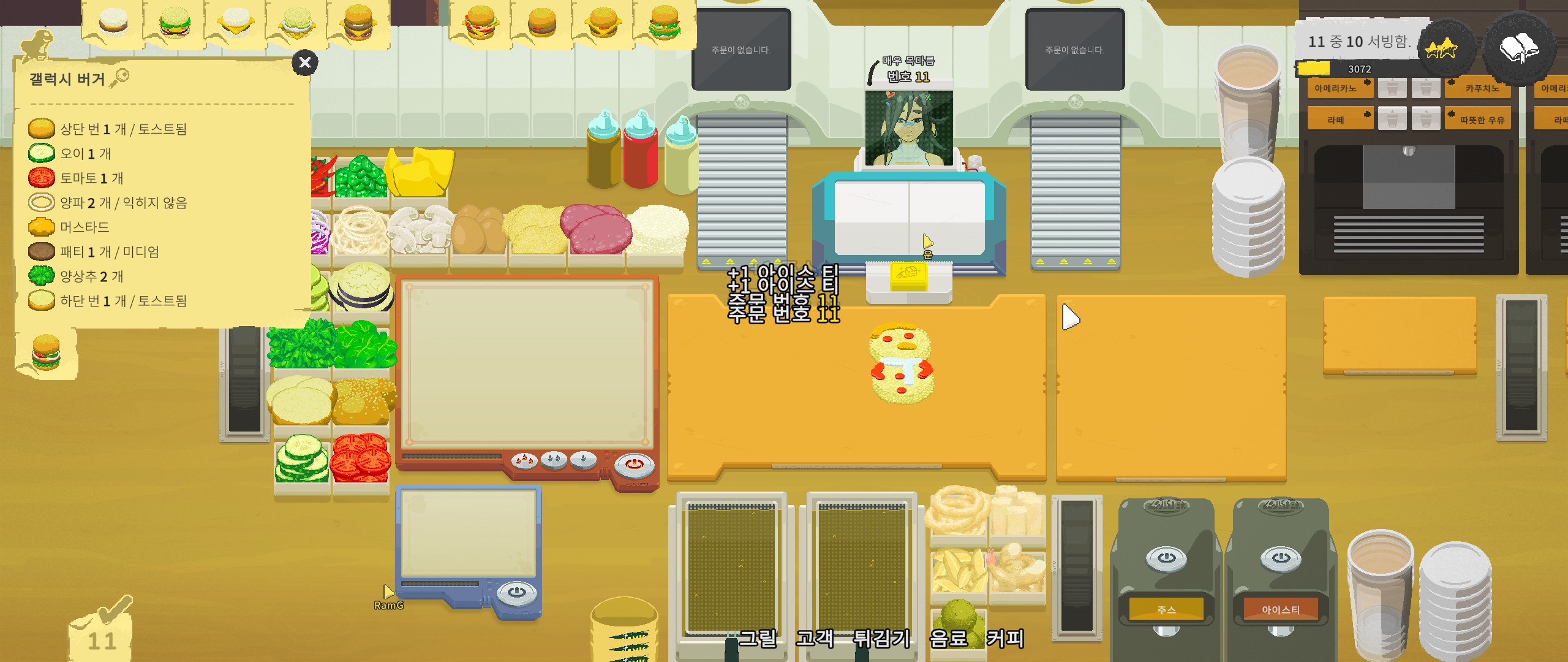
Task: Select the 카푸치노 coffee button
Action: click(x=1481, y=88)
